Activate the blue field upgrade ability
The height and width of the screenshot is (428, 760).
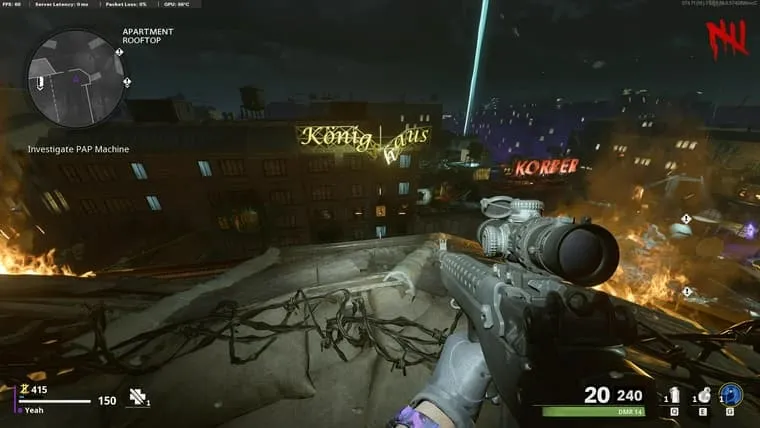coord(731,395)
